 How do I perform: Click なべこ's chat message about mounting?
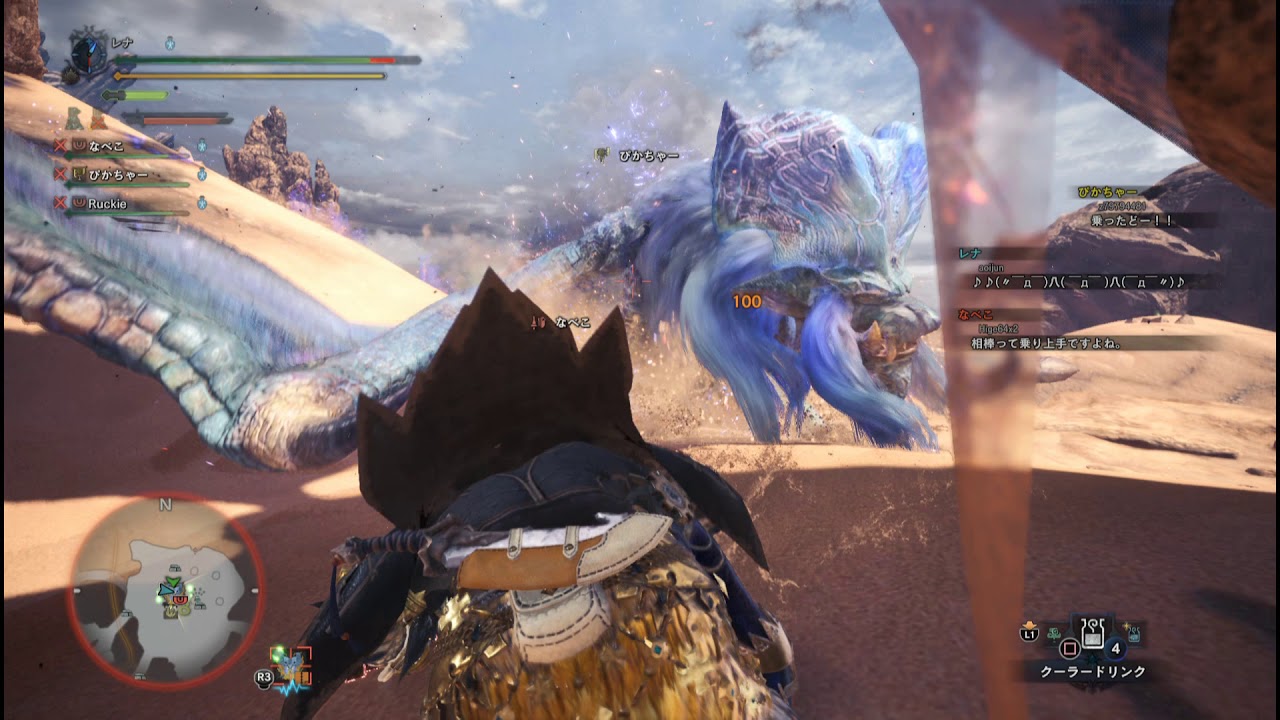(x=1046, y=343)
